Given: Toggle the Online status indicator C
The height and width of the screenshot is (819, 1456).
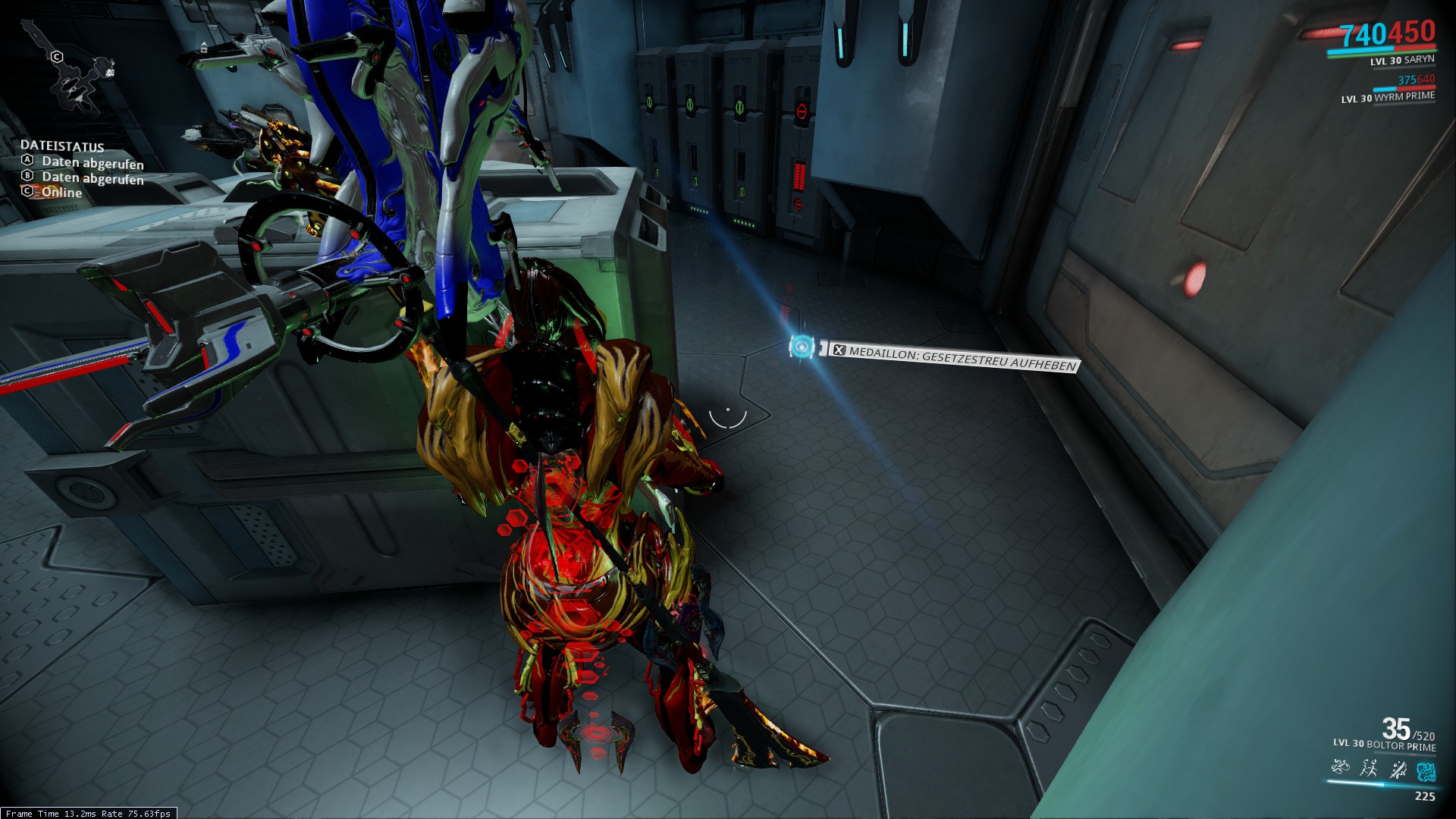Looking at the screenshot, I should (28, 193).
